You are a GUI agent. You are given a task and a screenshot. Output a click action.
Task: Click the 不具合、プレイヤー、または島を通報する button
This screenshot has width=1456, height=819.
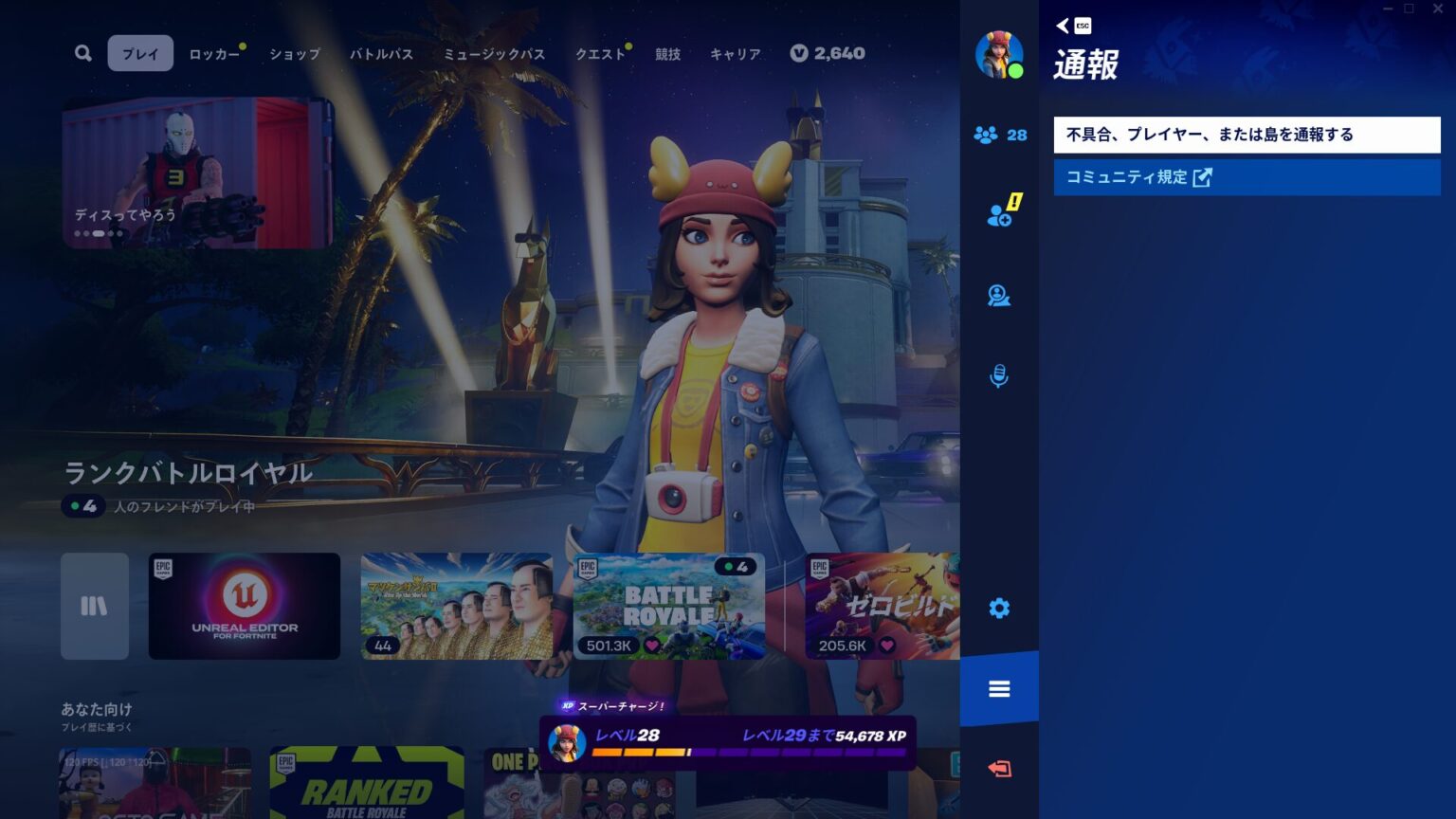[x=1247, y=135]
